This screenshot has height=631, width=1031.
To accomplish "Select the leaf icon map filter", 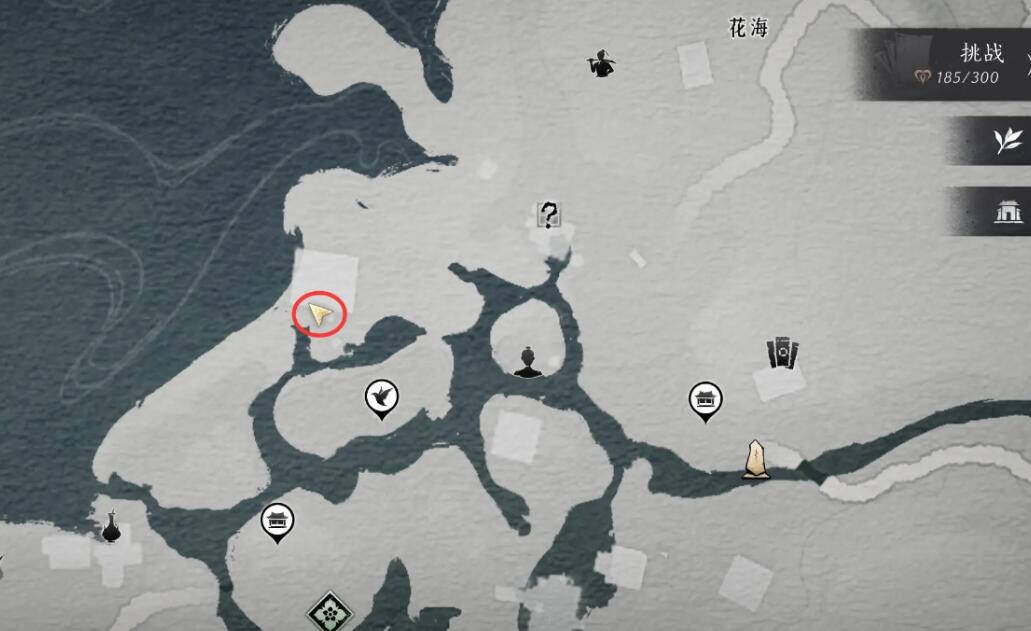I will [1005, 141].
